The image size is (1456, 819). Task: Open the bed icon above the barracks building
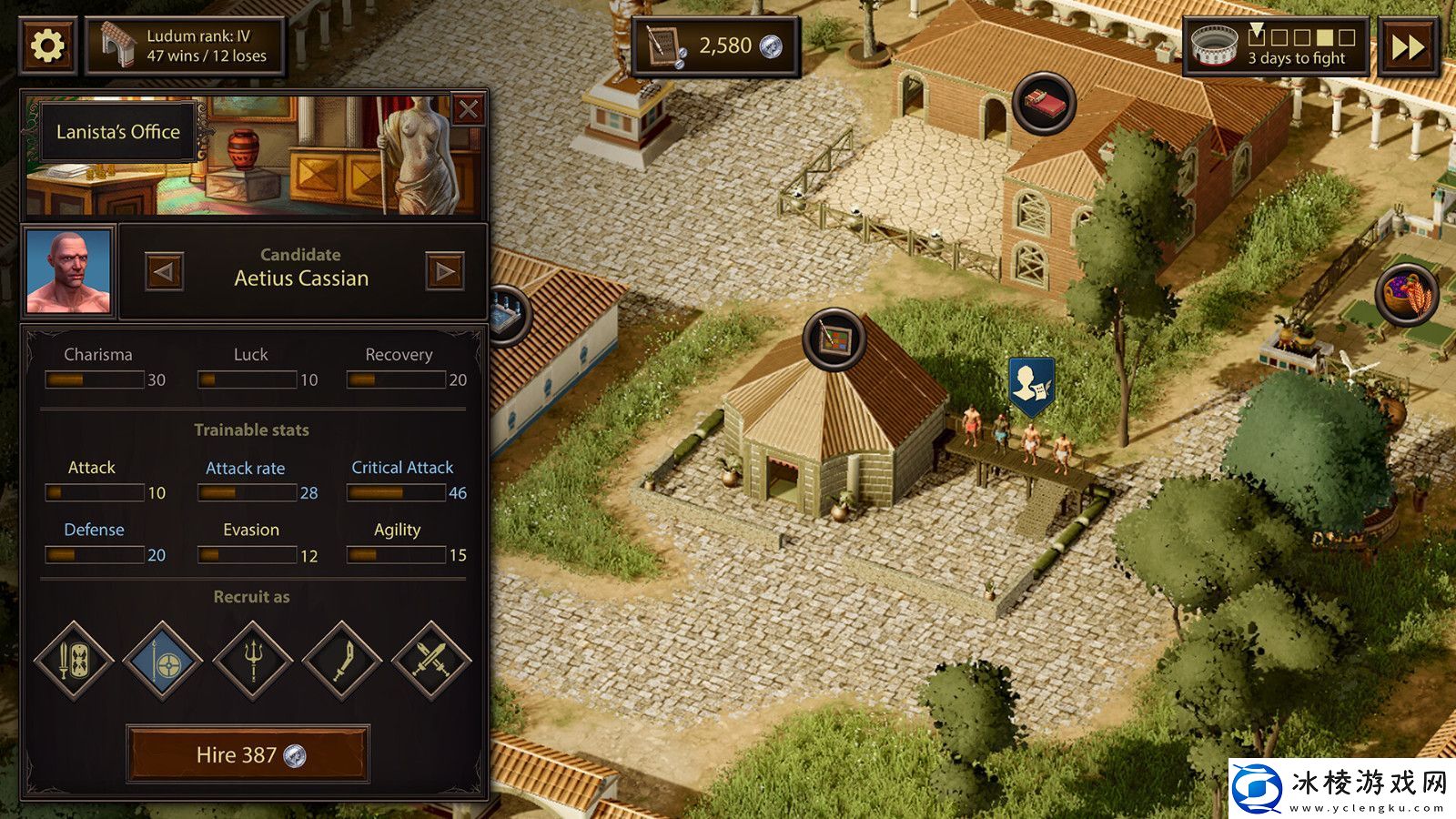coord(1043,100)
